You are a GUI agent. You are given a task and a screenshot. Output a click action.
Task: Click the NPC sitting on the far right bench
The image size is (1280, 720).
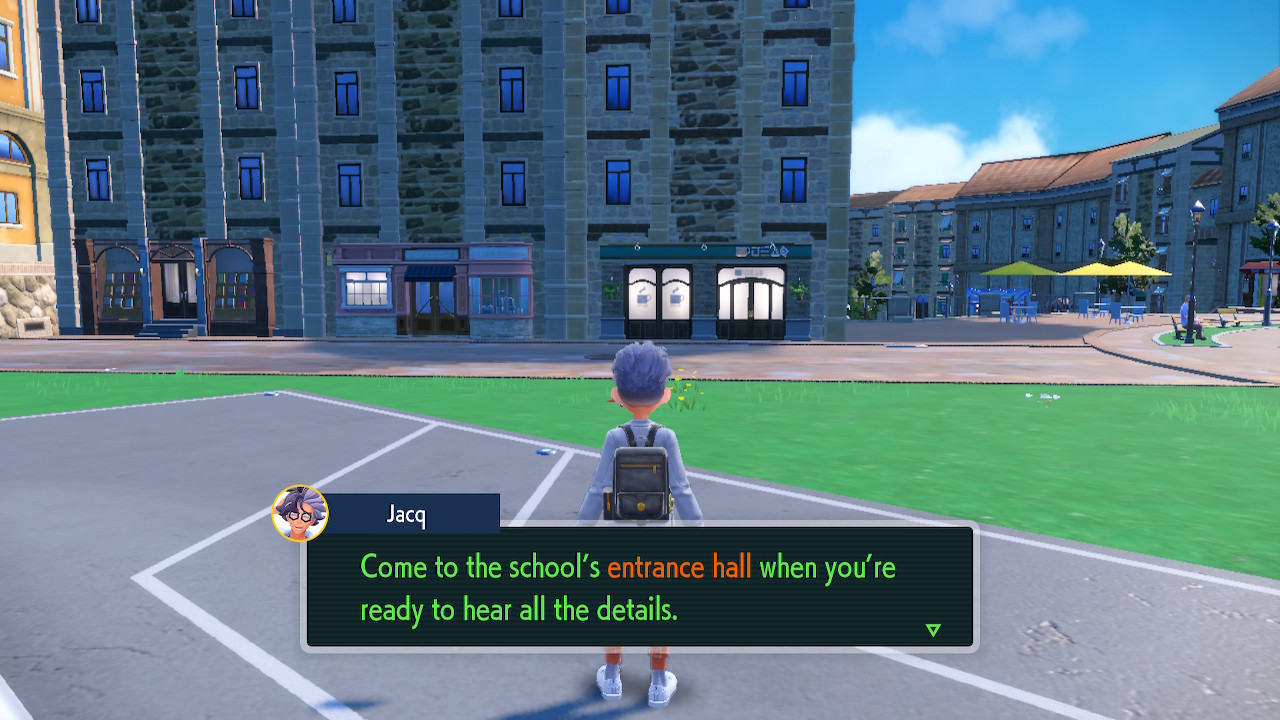pyautogui.click(x=1184, y=310)
